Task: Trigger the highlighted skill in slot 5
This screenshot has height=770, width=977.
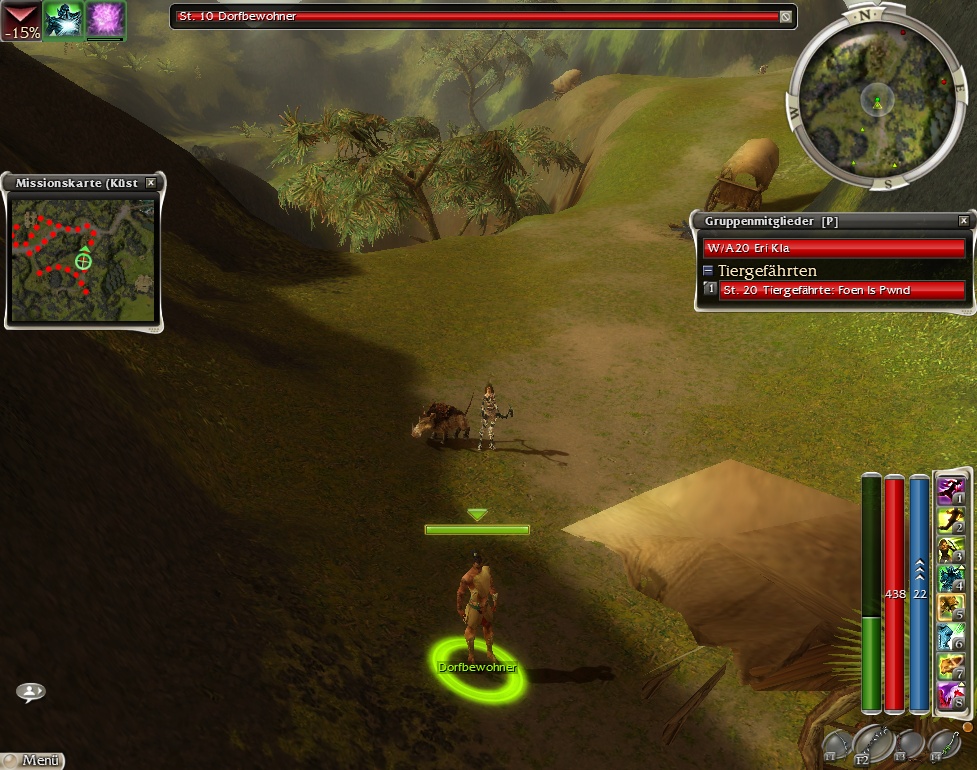Action: point(952,607)
